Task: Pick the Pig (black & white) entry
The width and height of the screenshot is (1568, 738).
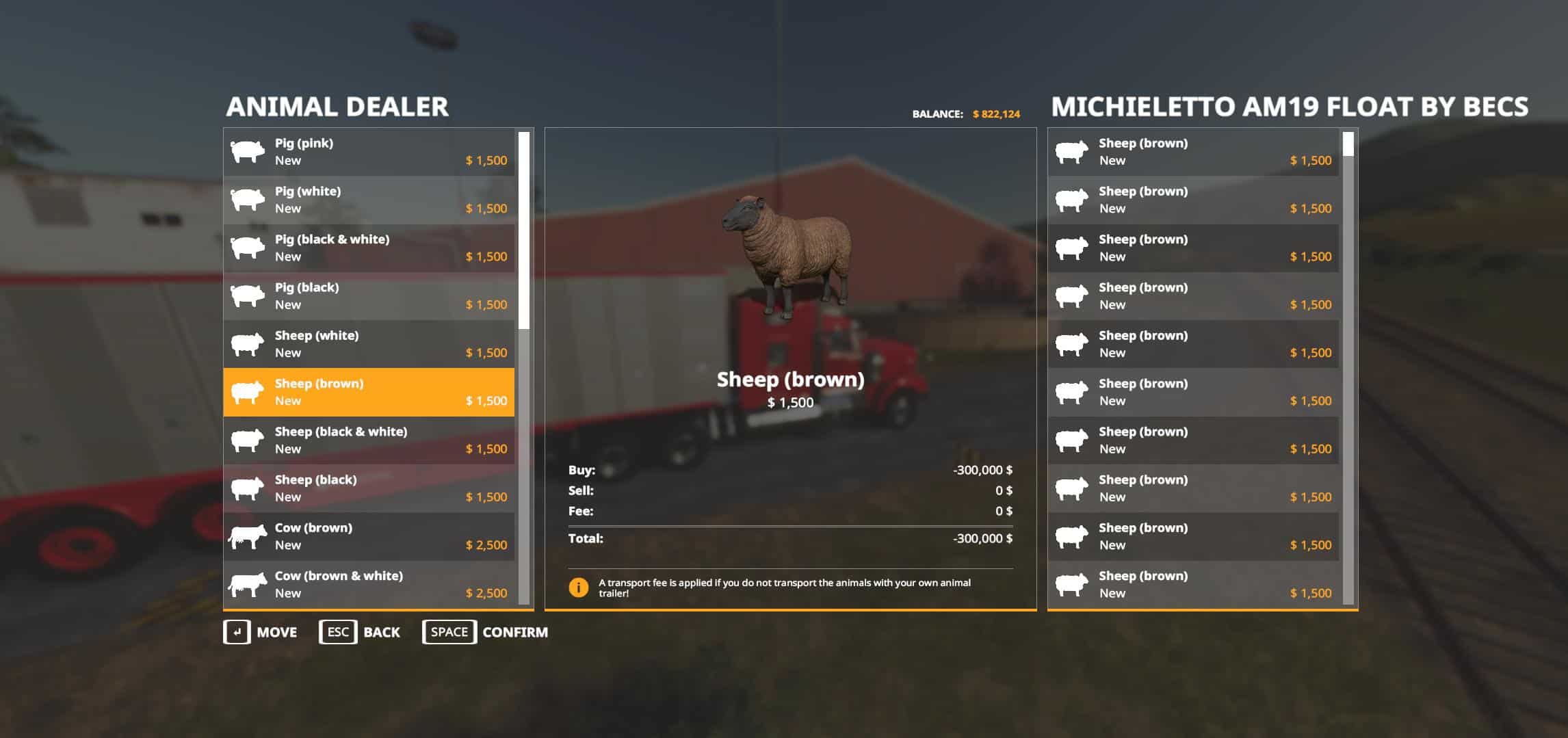Action: 369,248
